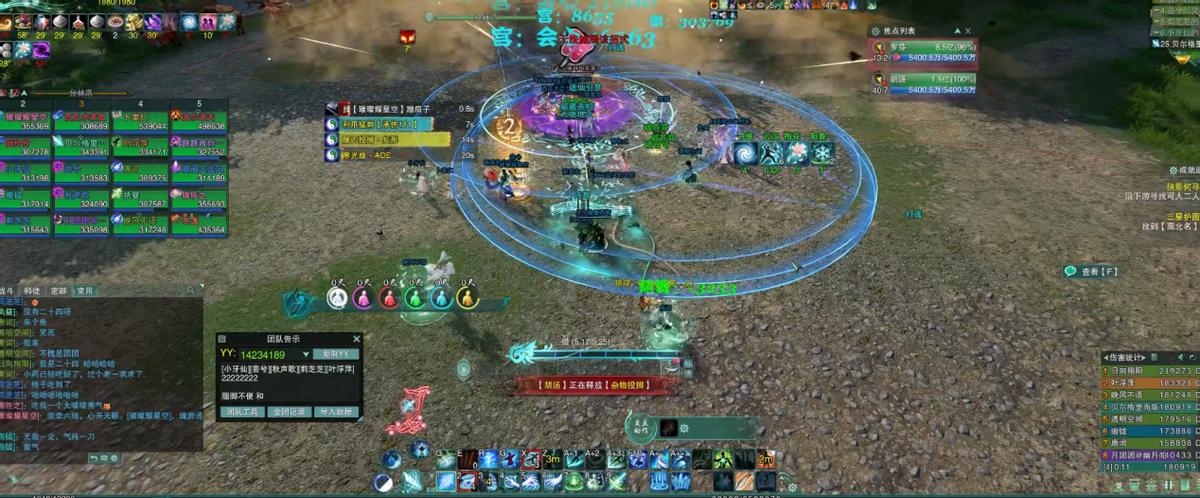Click the green 3m cooldown skill icon
The width and height of the screenshot is (1200, 498).
pos(551,459)
